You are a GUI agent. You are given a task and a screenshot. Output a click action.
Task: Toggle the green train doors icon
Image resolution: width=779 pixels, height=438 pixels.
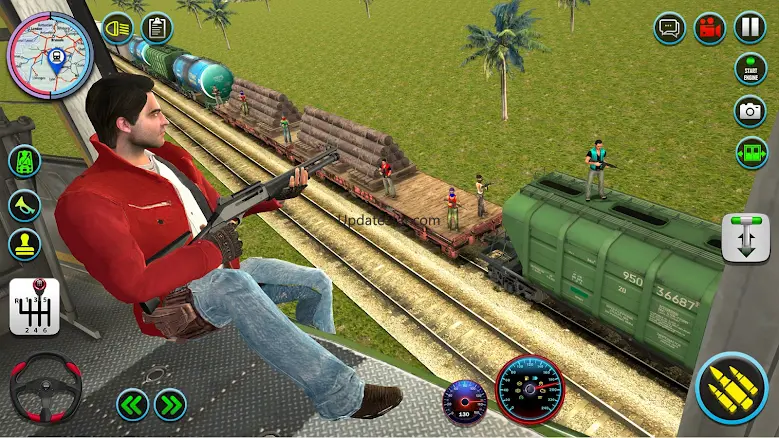pyautogui.click(x=750, y=152)
